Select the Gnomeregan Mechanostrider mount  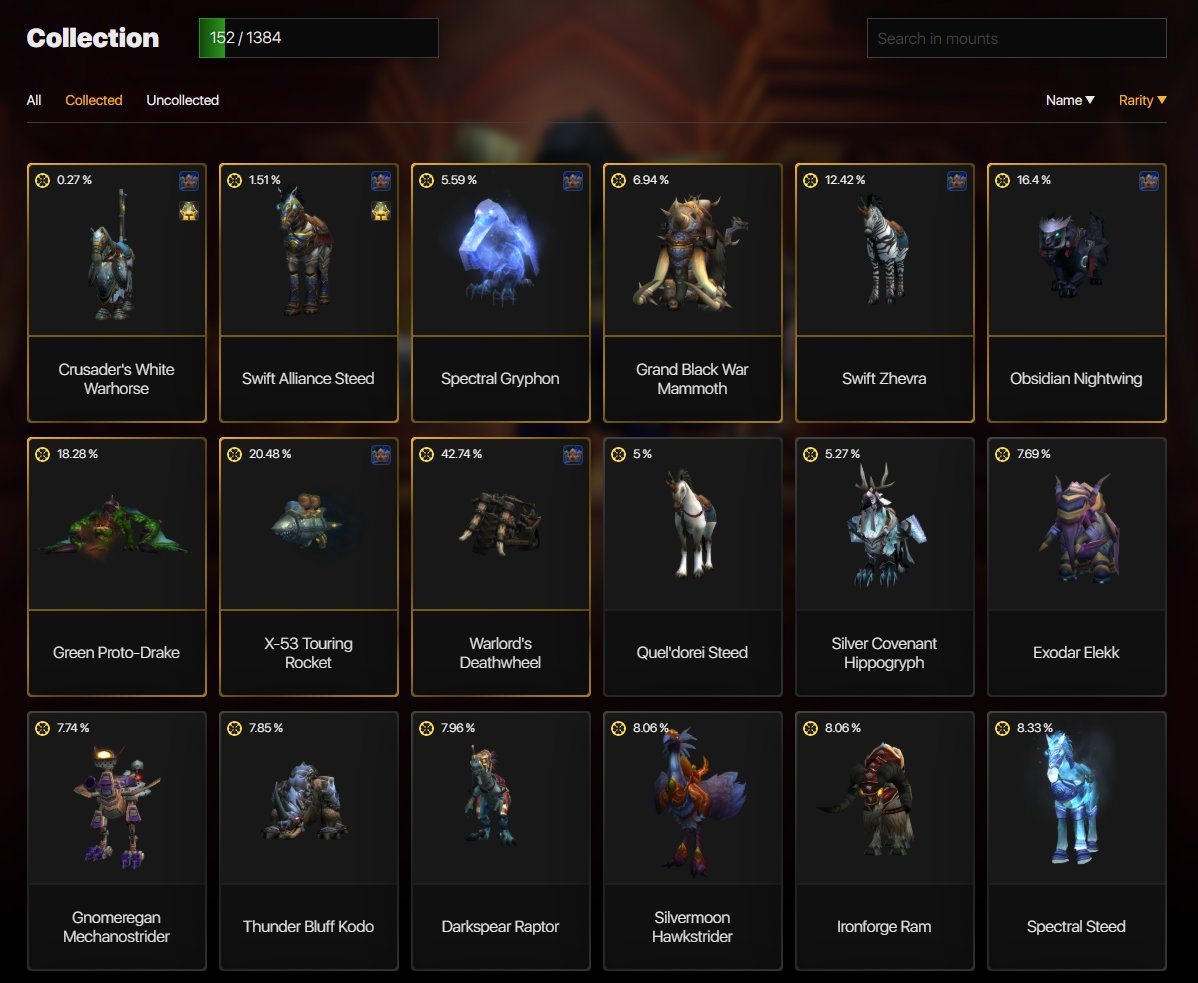117,840
